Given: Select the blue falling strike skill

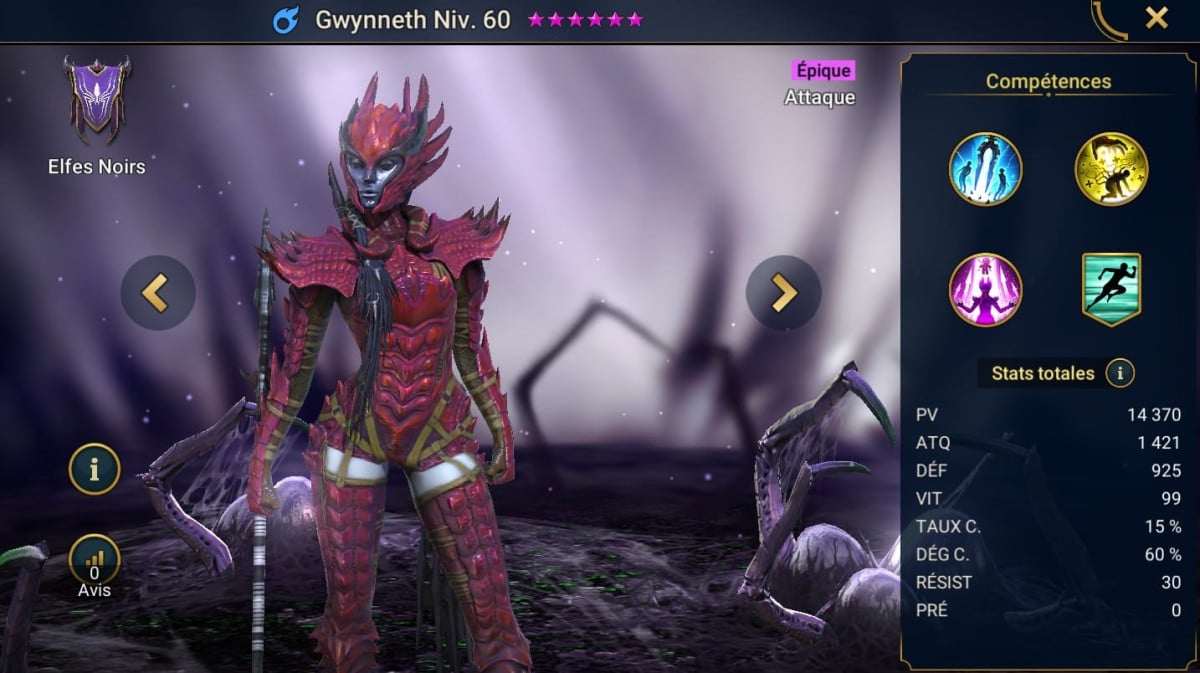Looking at the screenshot, I should tap(985, 169).
